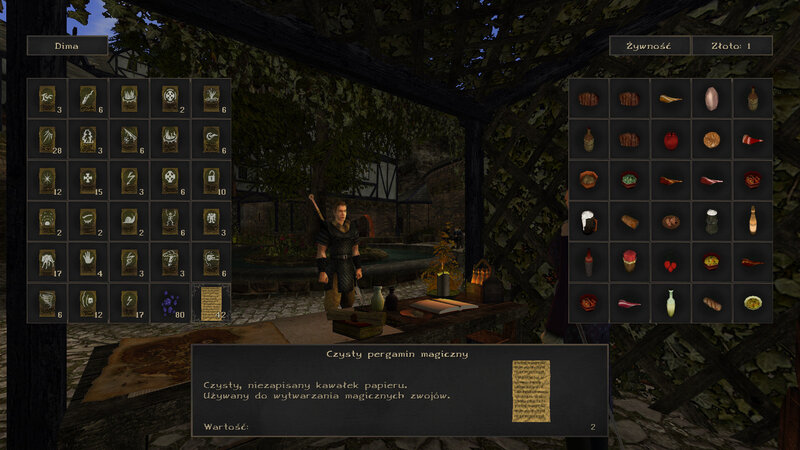Pick the blue ore pile with 80
Viewport: 800px width, 450px height.
coord(170,302)
